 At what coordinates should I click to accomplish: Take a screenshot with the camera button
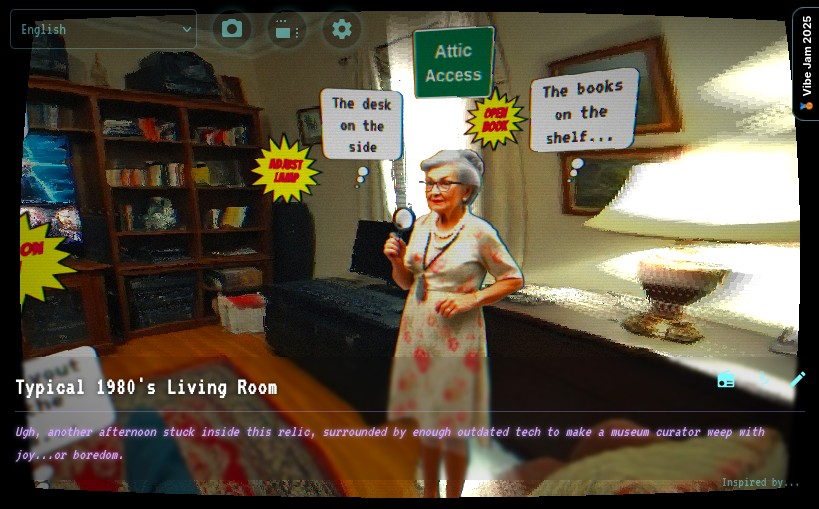point(232,29)
